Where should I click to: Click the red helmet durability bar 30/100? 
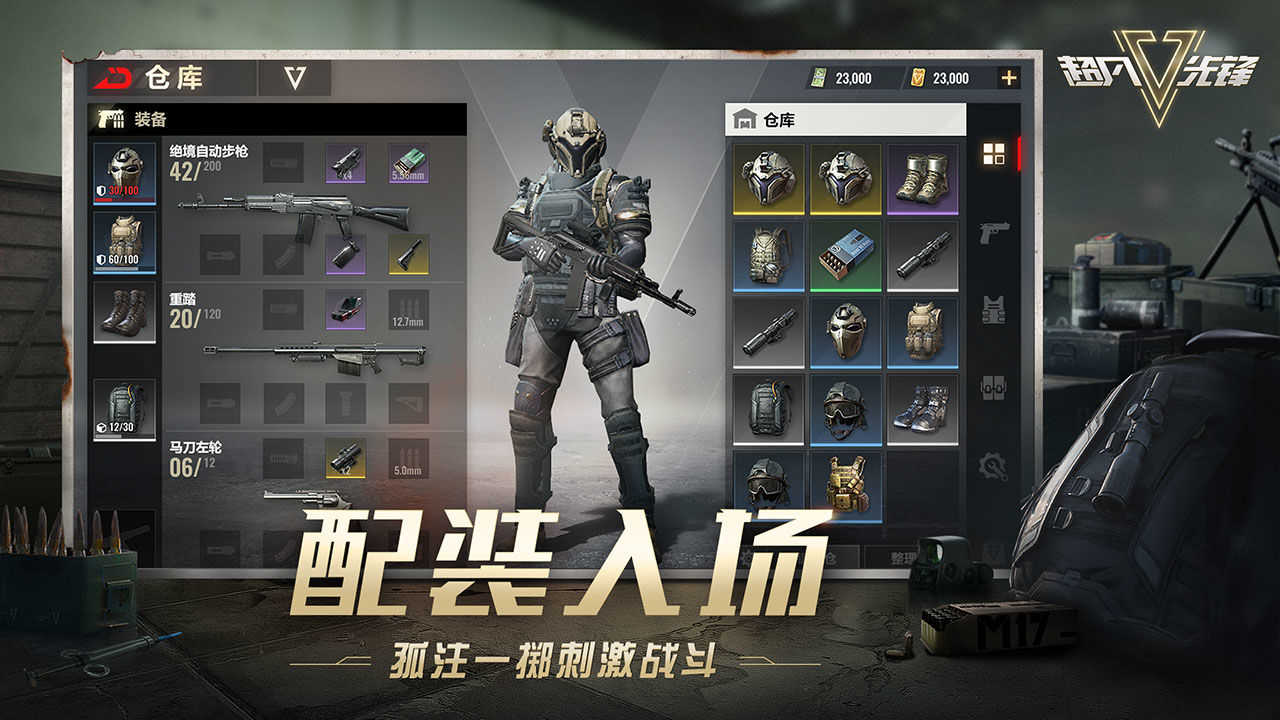pyautogui.click(x=123, y=189)
